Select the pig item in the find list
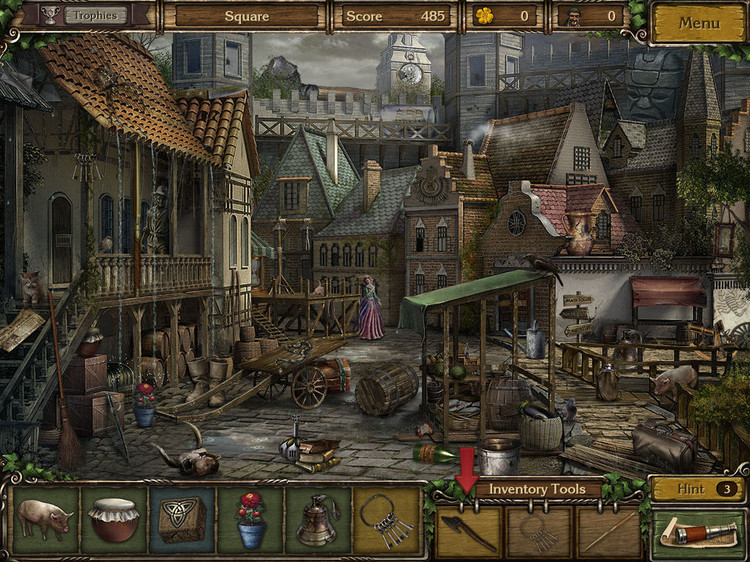Viewport: 750px width, 562px height. (x=45, y=520)
